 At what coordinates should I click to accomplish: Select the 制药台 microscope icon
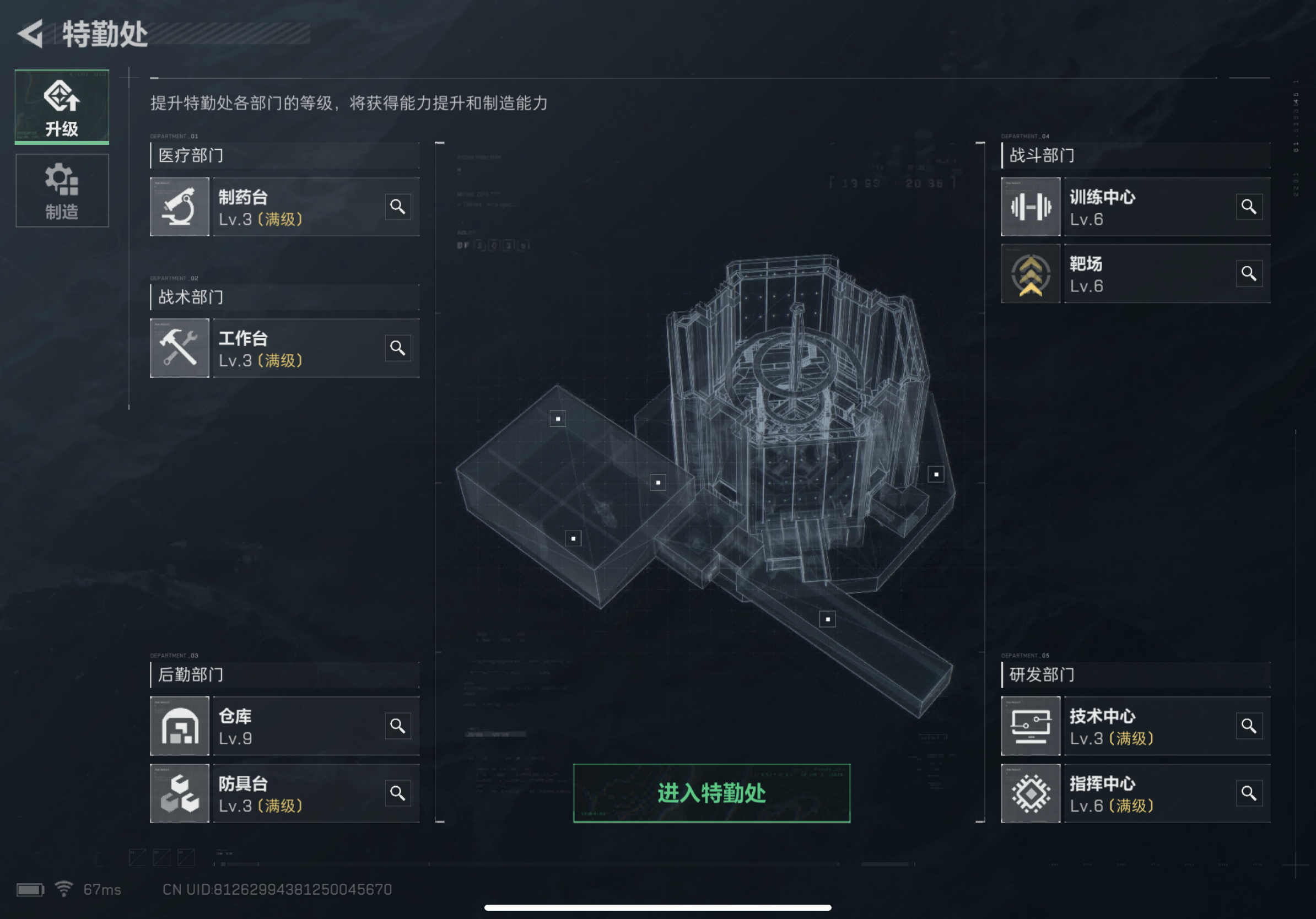(x=180, y=207)
